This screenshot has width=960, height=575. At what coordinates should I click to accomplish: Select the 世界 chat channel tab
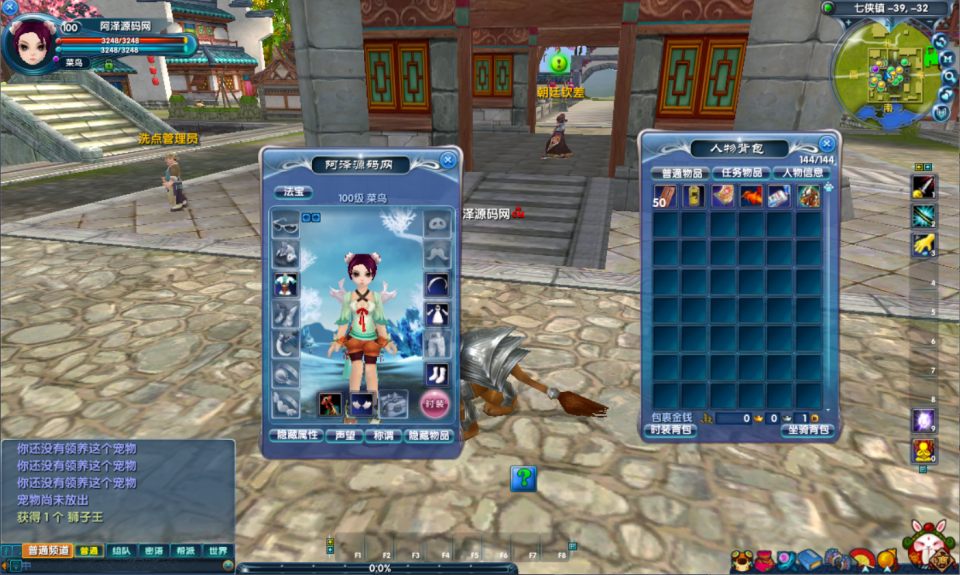coord(216,551)
